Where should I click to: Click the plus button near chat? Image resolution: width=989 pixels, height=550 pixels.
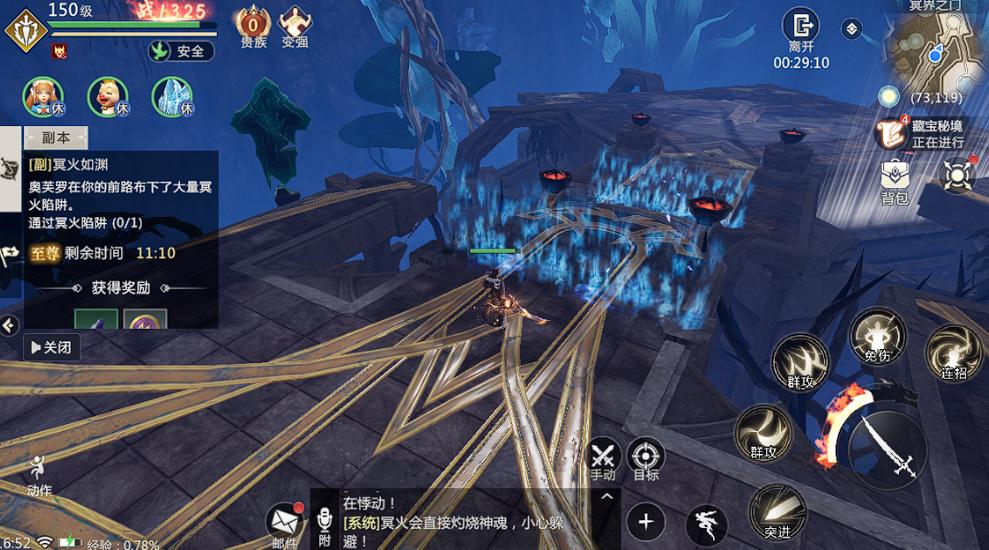646,521
